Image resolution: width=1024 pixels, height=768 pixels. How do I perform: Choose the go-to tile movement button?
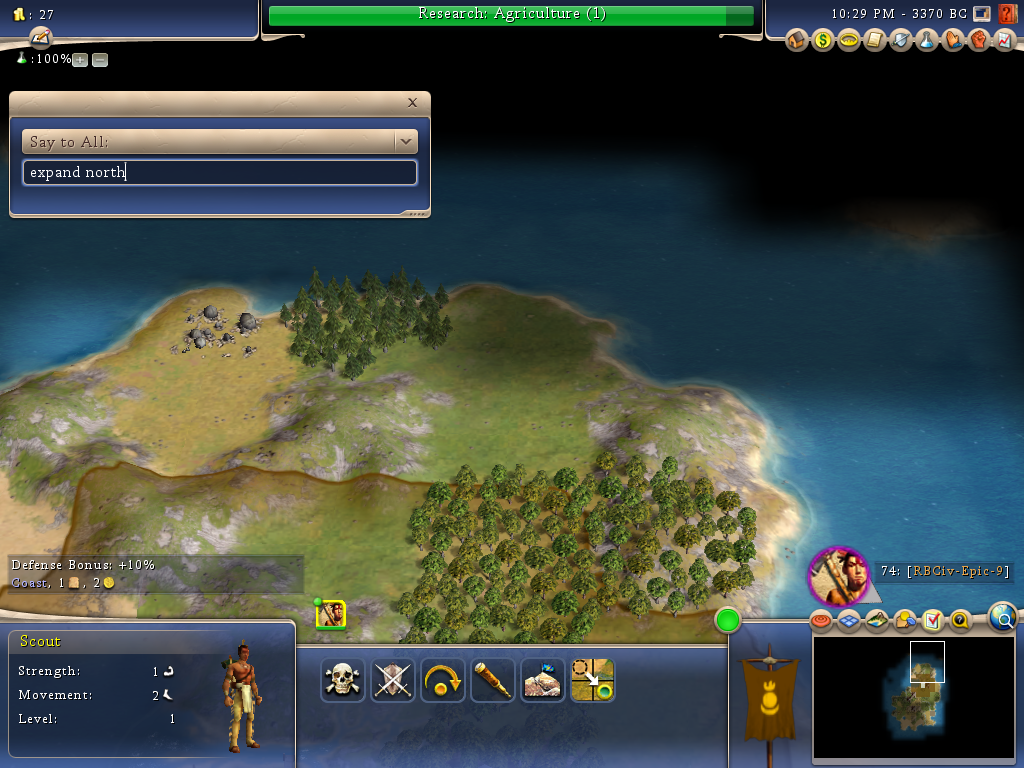pos(593,680)
